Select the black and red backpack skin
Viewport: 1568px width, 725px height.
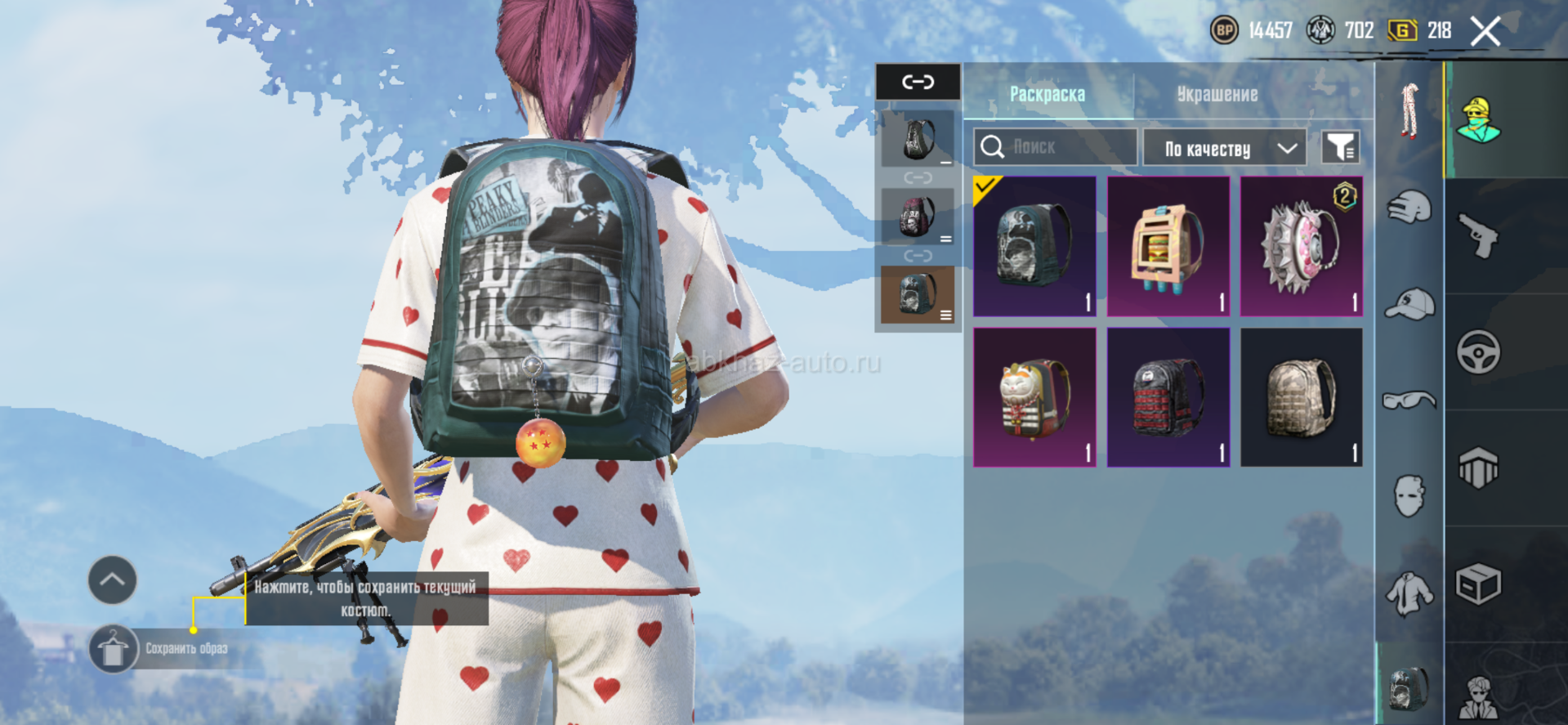(x=1168, y=397)
